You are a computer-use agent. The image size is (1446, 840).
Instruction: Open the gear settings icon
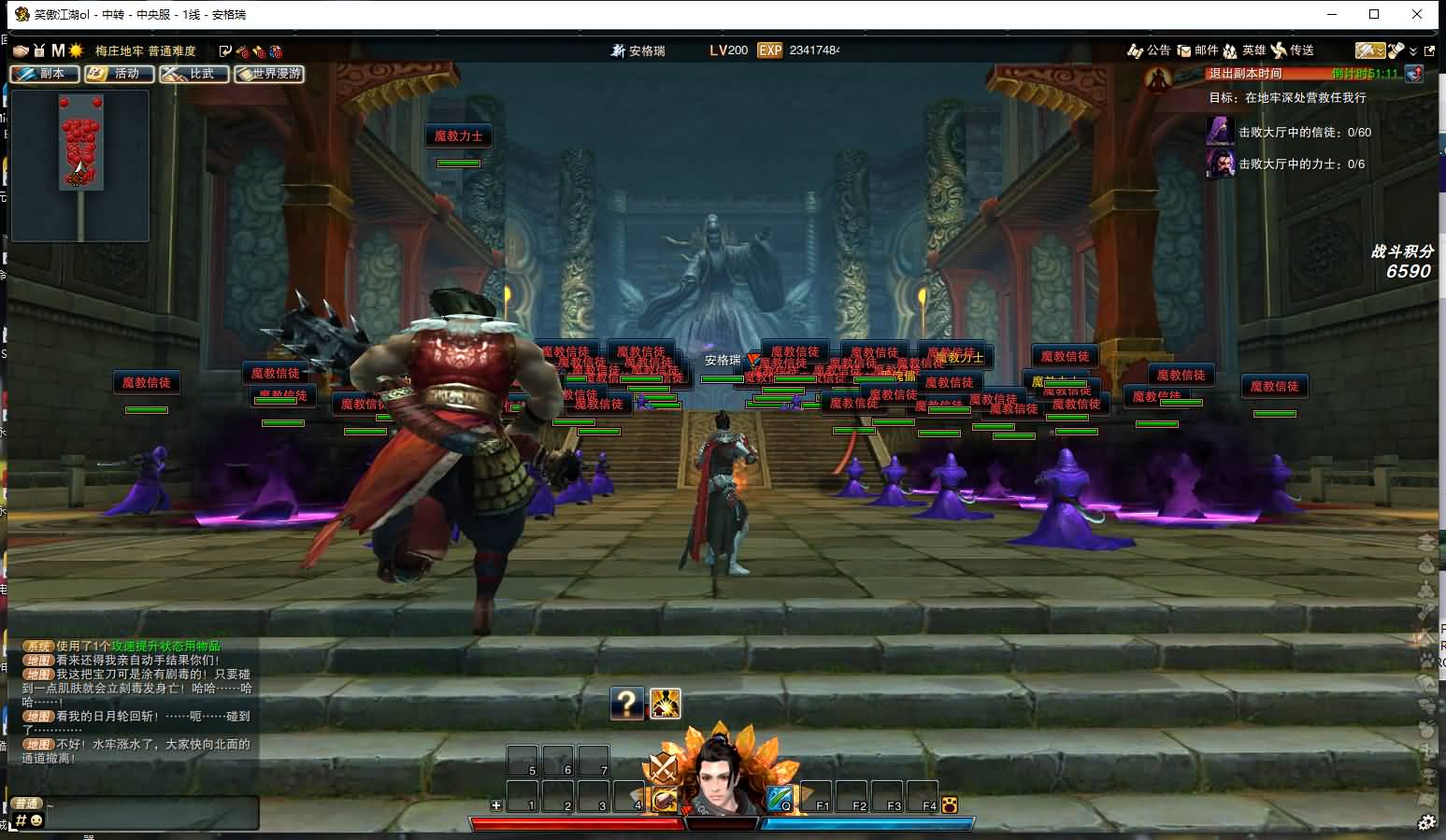(x=1426, y=822)
